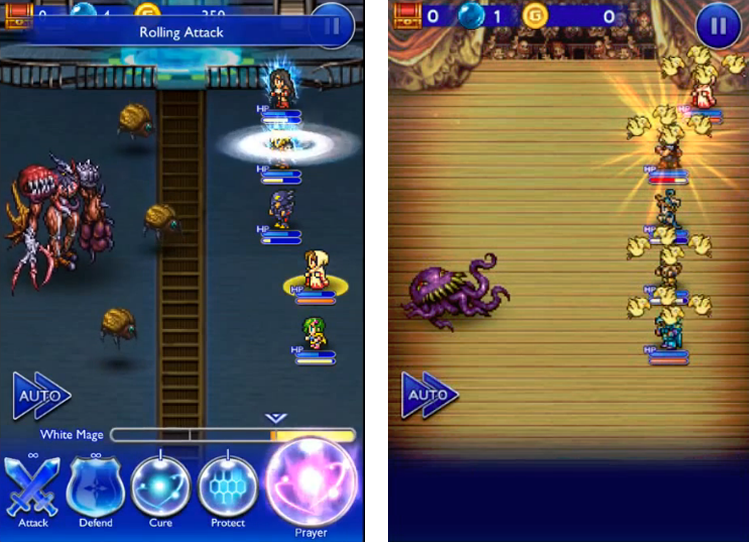Toggle AUTO in the White Mage battle
The height and width of the screenshot is (542, 750).
[40, 396]
